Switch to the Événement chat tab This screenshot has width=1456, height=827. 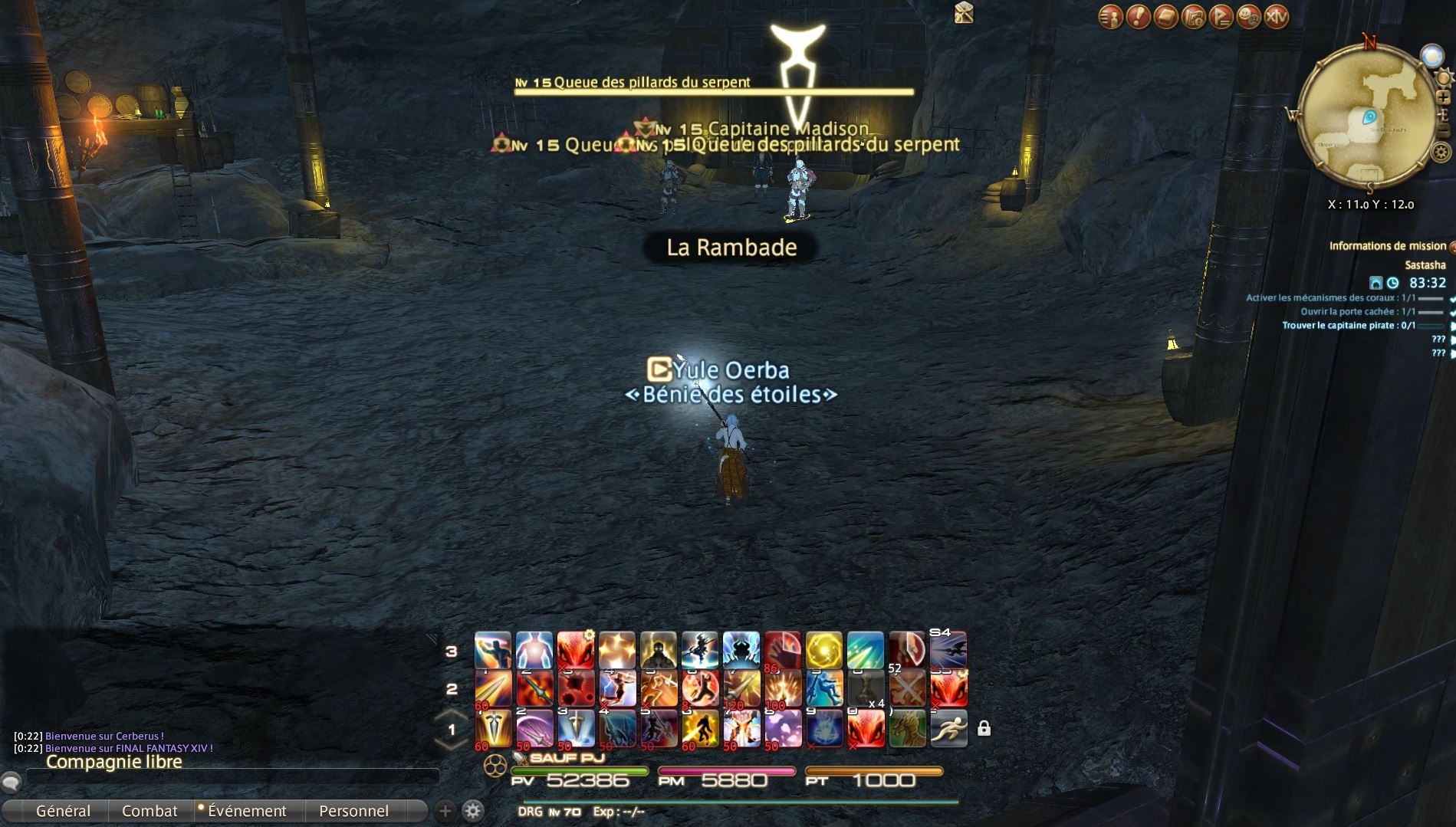[246, 811]
